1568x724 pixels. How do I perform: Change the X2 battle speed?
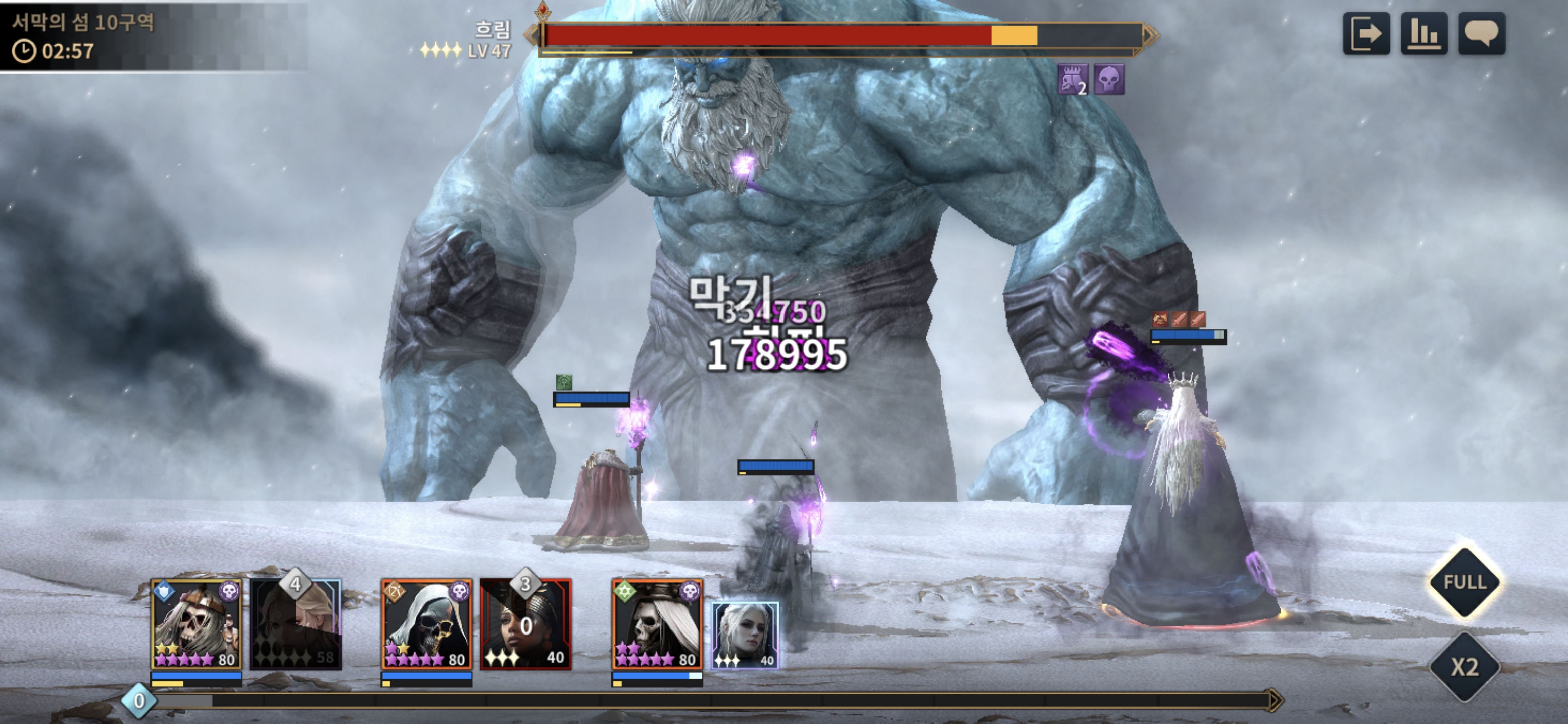click(1464, 667)
